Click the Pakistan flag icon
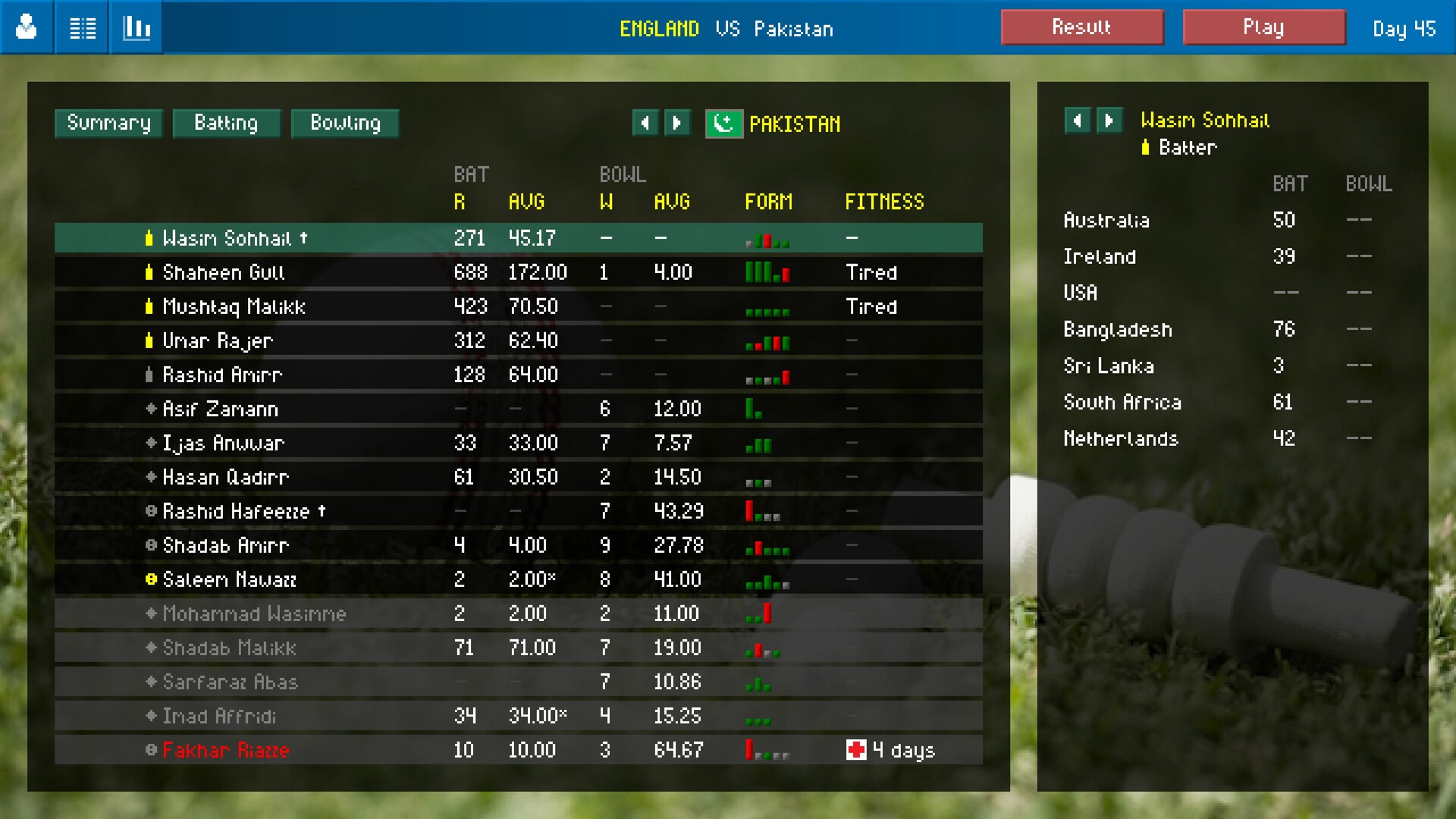This screenshot has width=1456, height=819. coord(723,123)
